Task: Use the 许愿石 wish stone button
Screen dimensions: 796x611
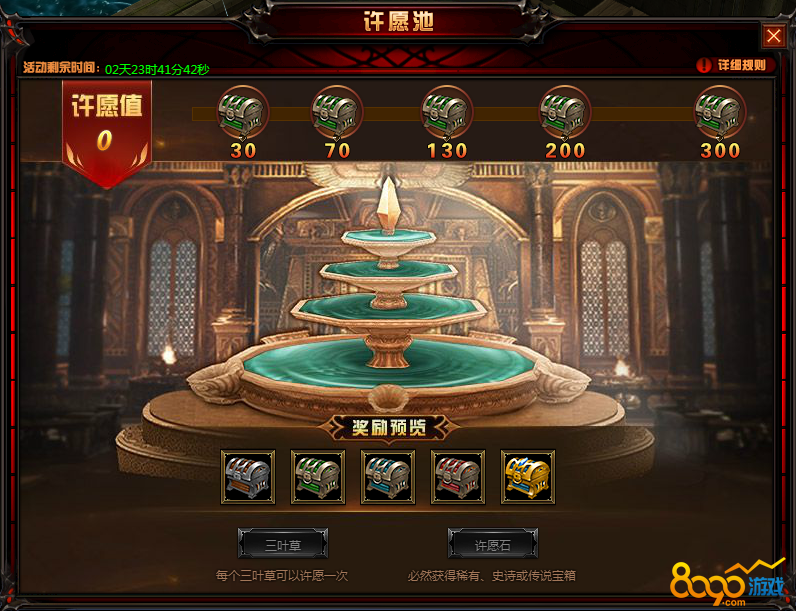Action: pyautogui.click(x=493, y=544)
